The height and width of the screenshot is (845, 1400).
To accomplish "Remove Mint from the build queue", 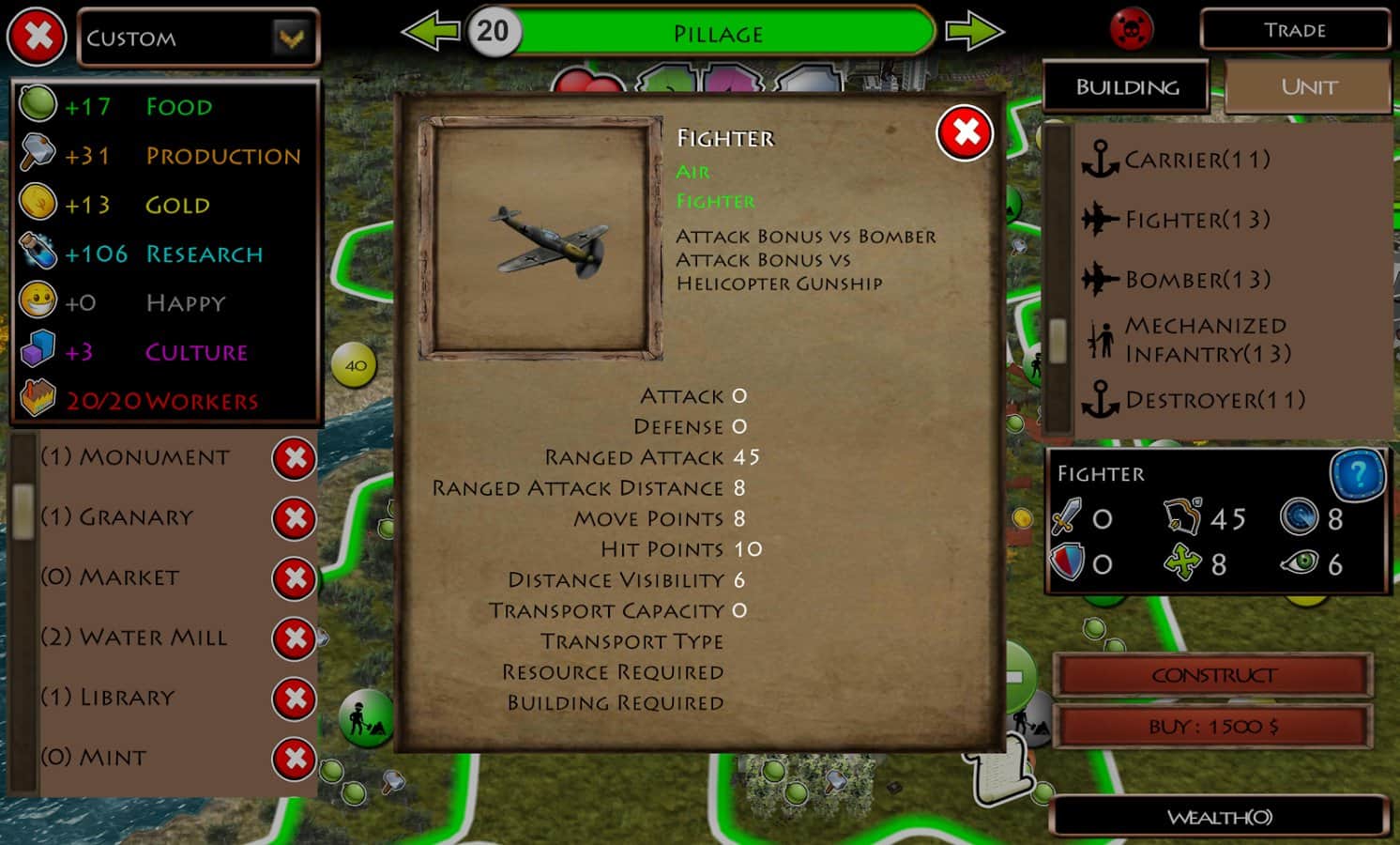I will pyautogui.click(x=294, y=760).
